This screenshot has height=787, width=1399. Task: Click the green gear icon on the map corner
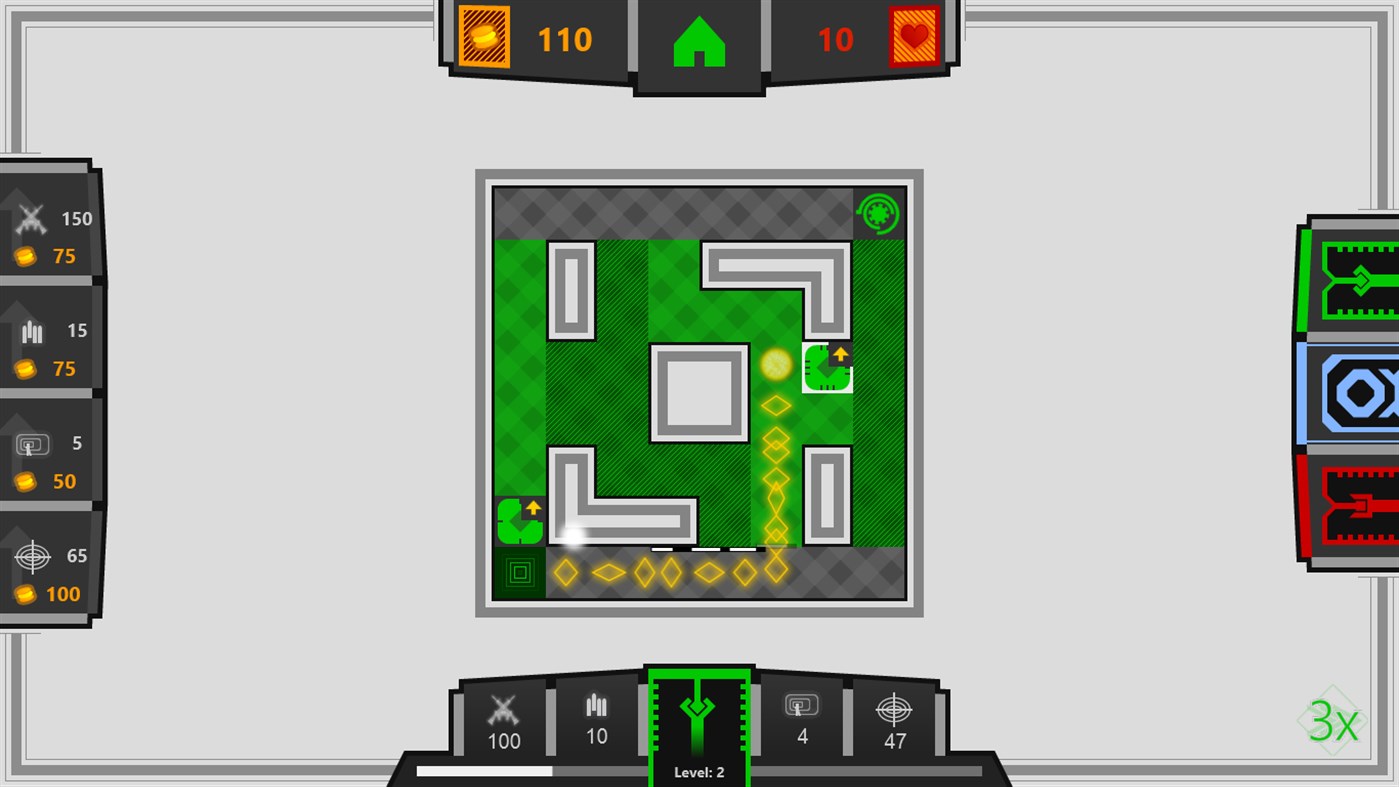pyautogui.click(x=877, y=213)
